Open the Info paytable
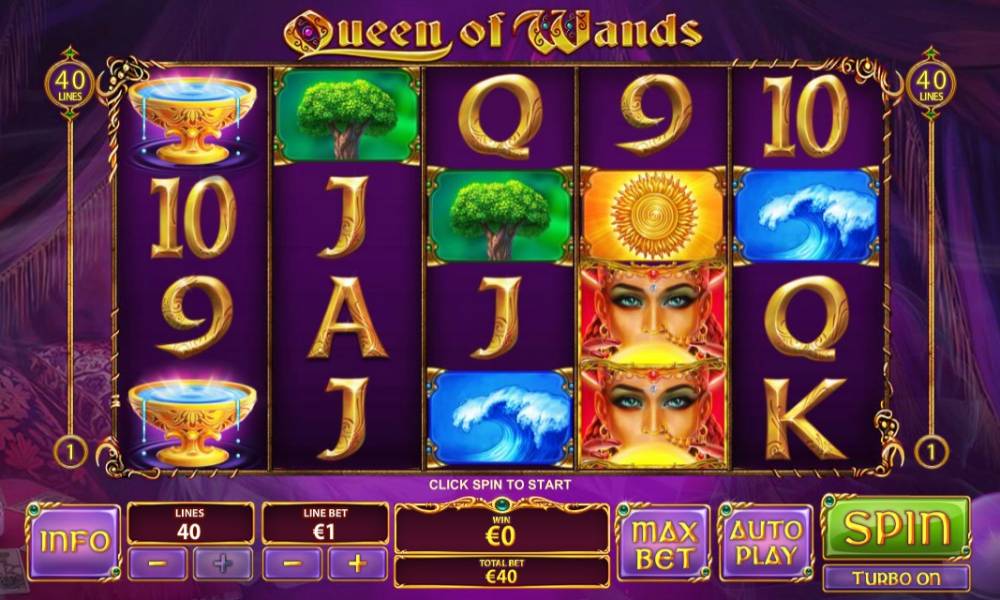Viewport: 1000px width, 600px height. click(x=73, y=542)
